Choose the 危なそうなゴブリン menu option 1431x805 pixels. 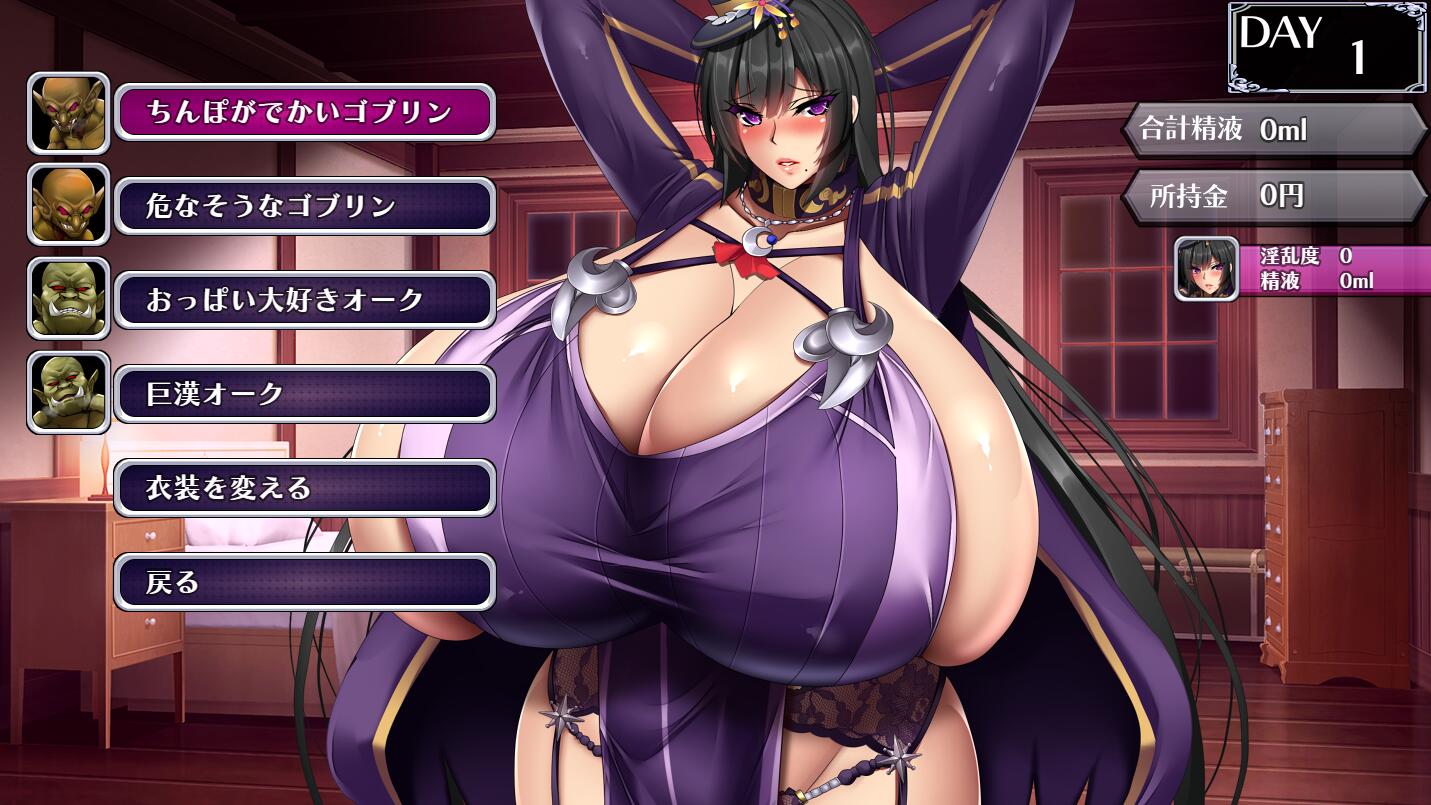click(304, 206)
